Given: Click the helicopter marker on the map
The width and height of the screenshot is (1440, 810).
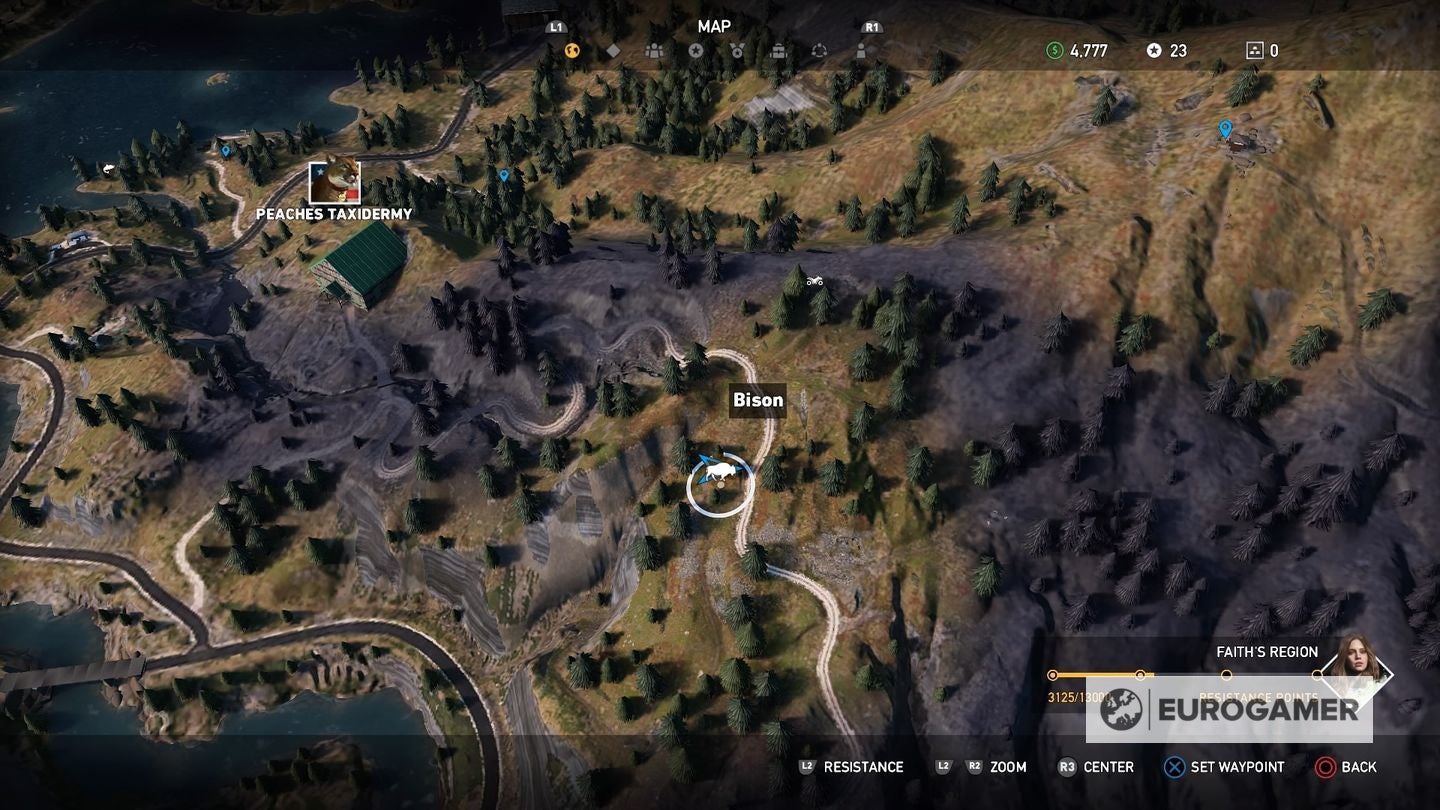Looking at the screenshot, I should click(815, 281).
